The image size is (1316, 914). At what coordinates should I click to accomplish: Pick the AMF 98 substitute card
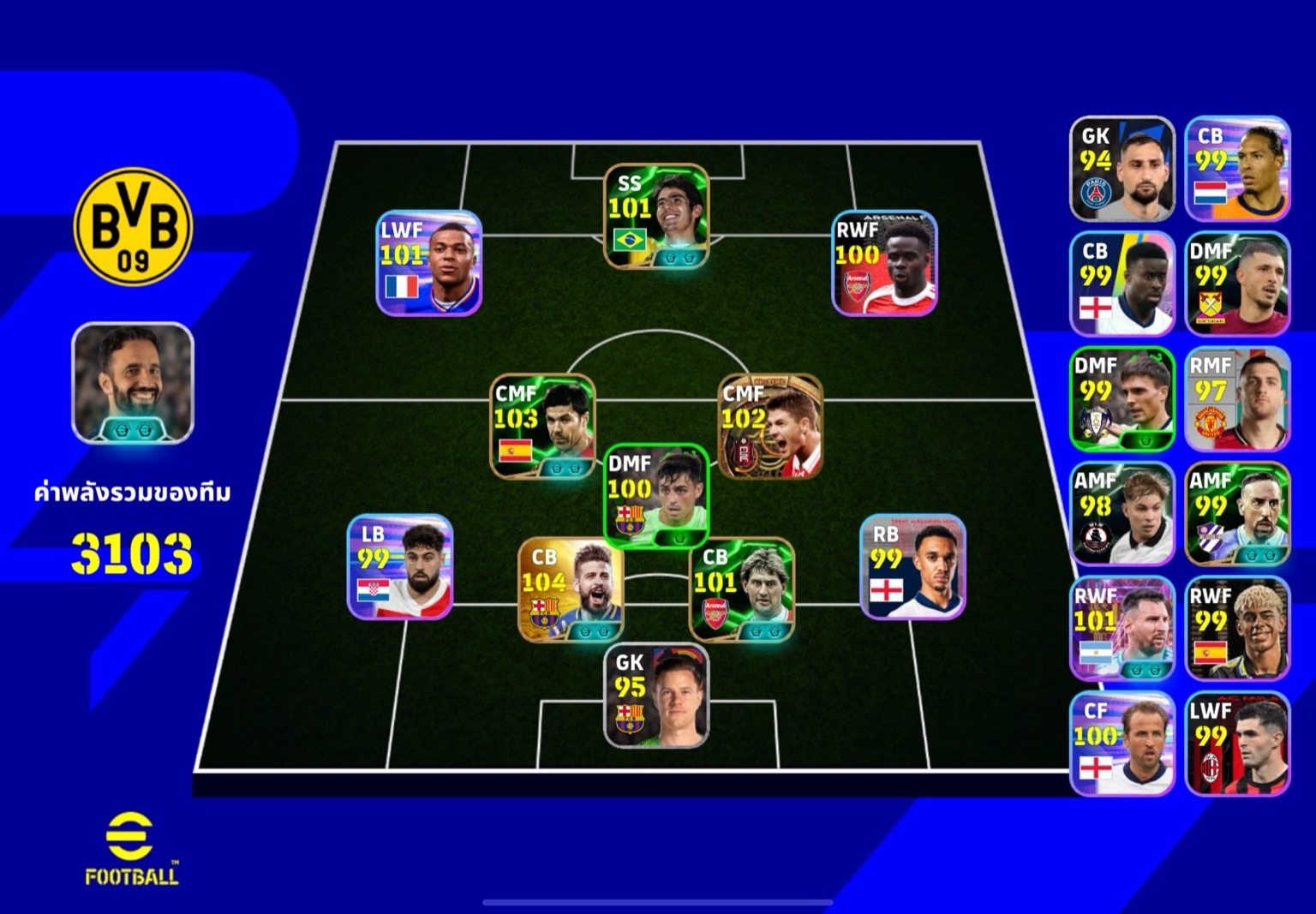point(1122,514)
